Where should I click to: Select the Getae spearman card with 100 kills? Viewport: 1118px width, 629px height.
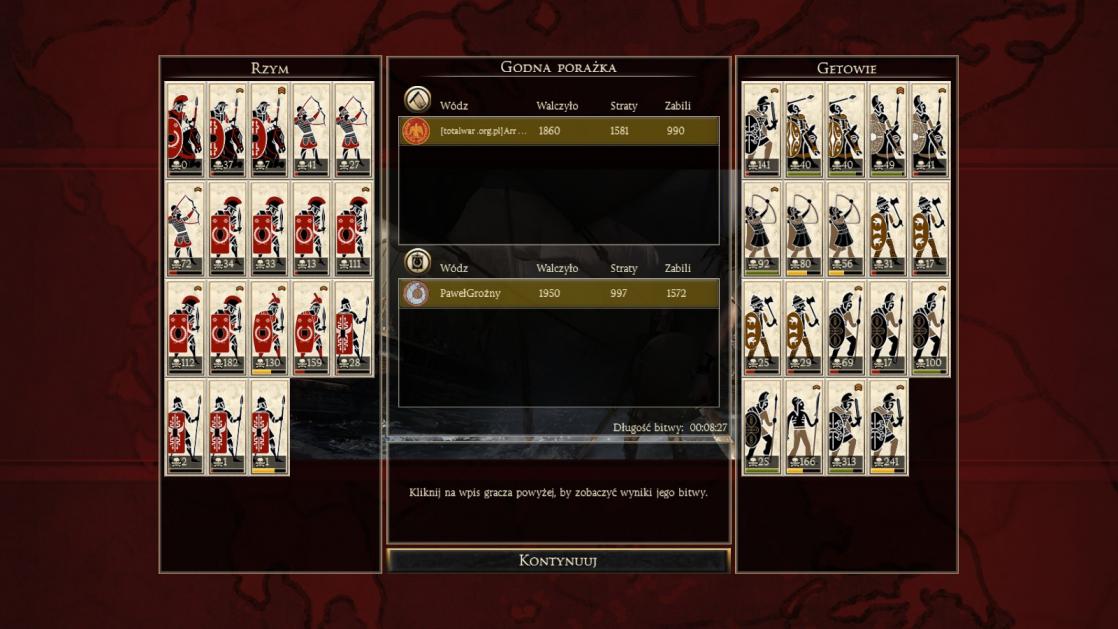pyautogui.click(x=930, y=328)
